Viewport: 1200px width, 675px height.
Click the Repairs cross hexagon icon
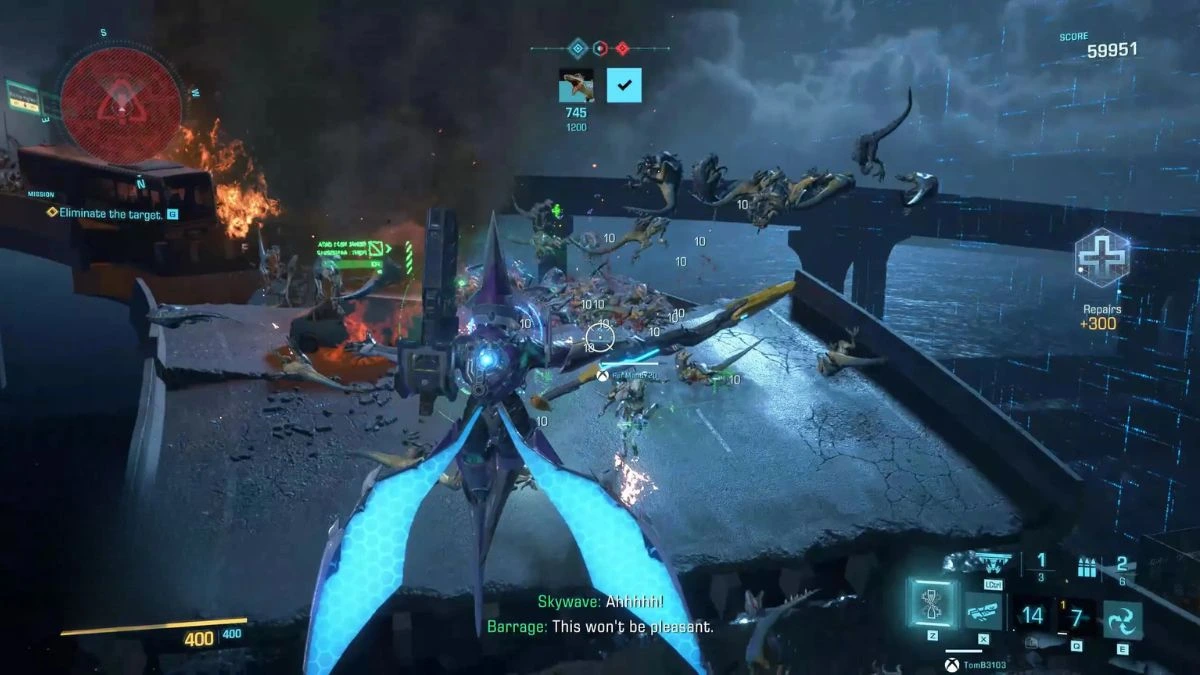tap(1101, 257)
